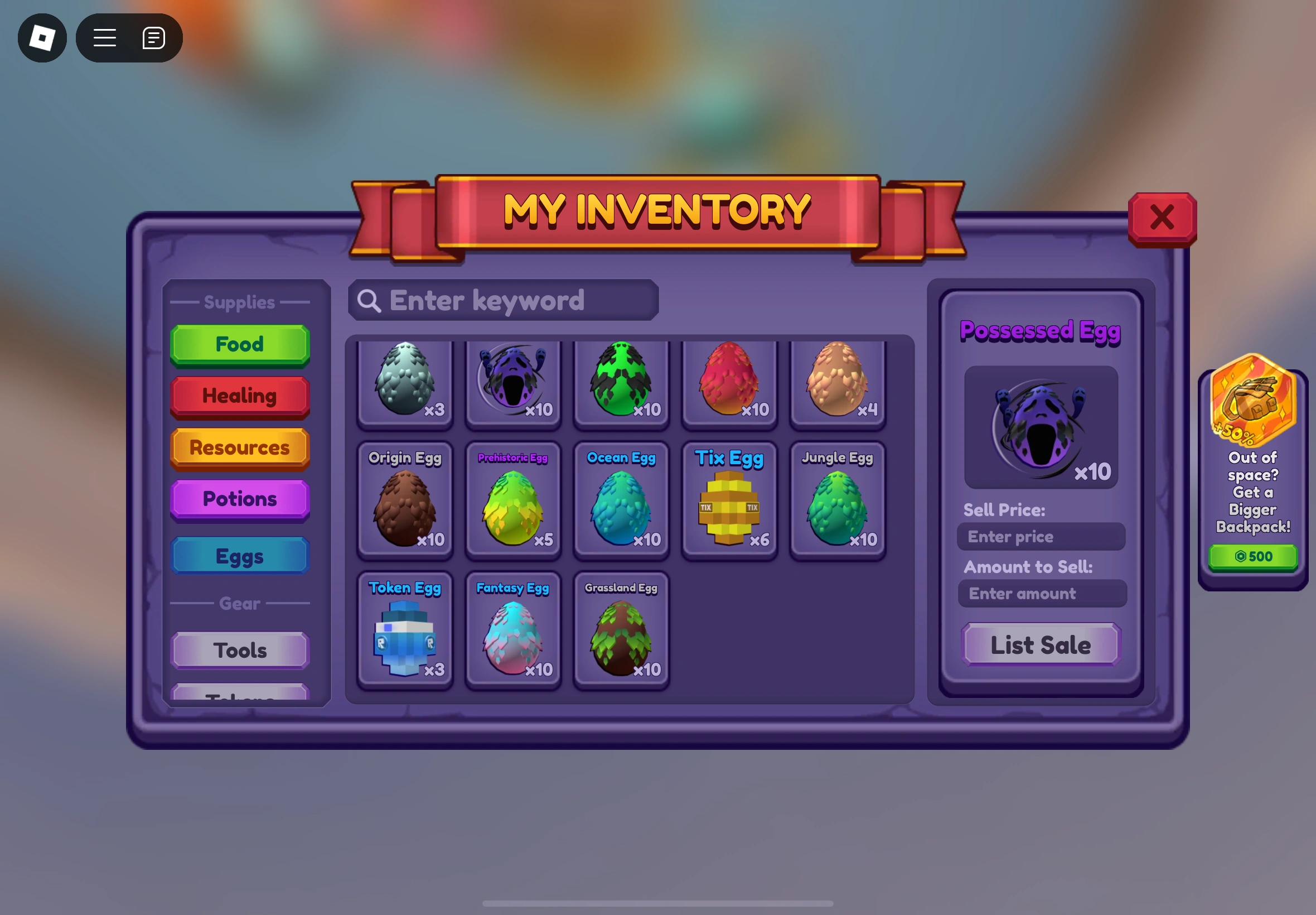This screenshot has height=915, width=1316.
Task: Buy the Bigger Backpack for 500
Action: tap(1254, 556)
